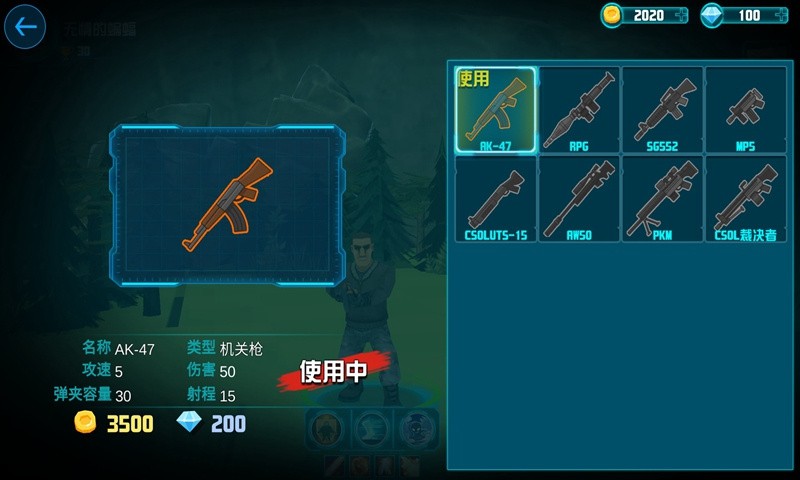Select the CSOL裁决者 weapon slot
The height and width of the screenshot is (480, 800).
tap(745, 199)
